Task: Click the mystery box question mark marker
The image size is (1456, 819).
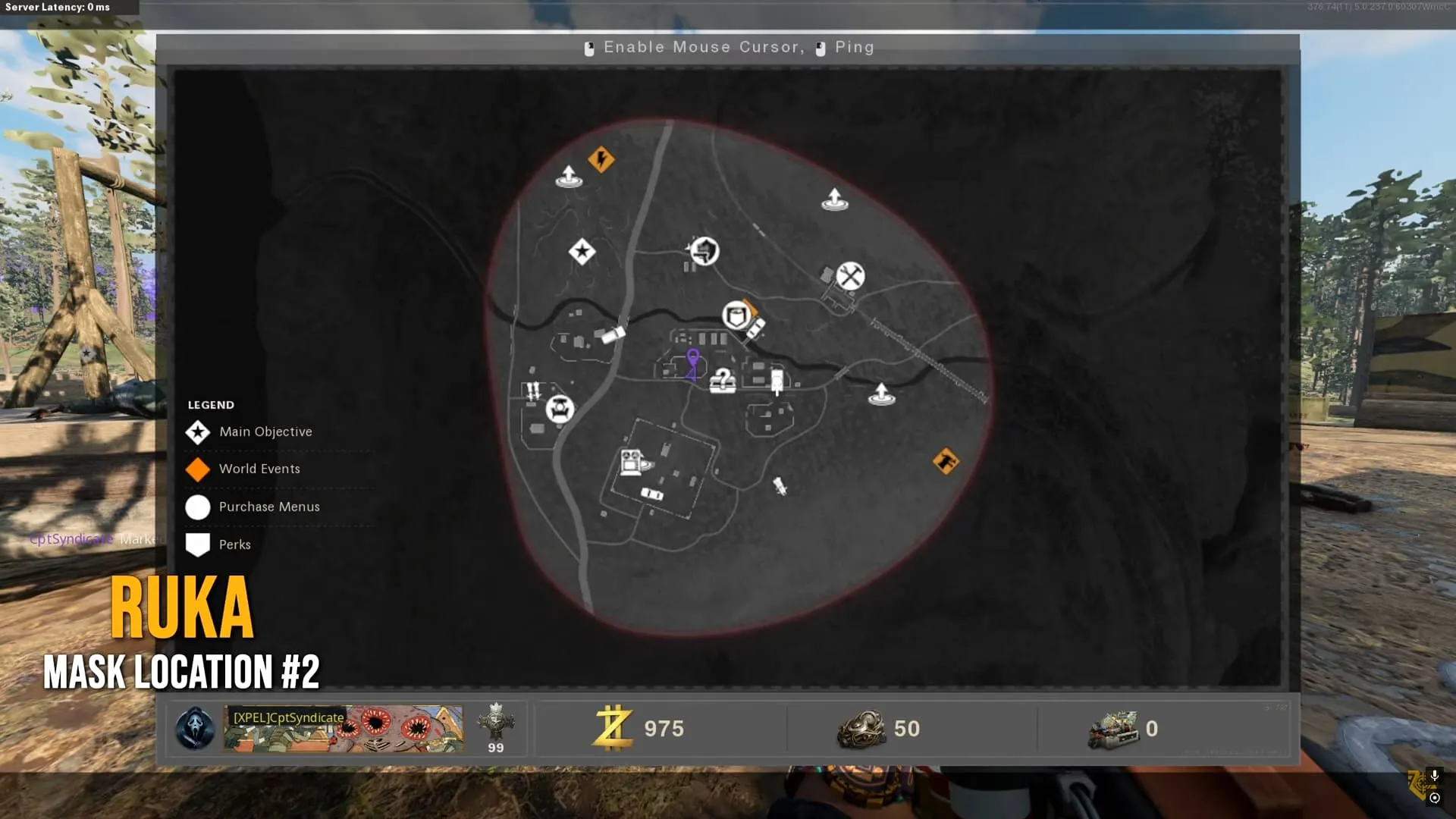Action: click(x=723, y=379)
